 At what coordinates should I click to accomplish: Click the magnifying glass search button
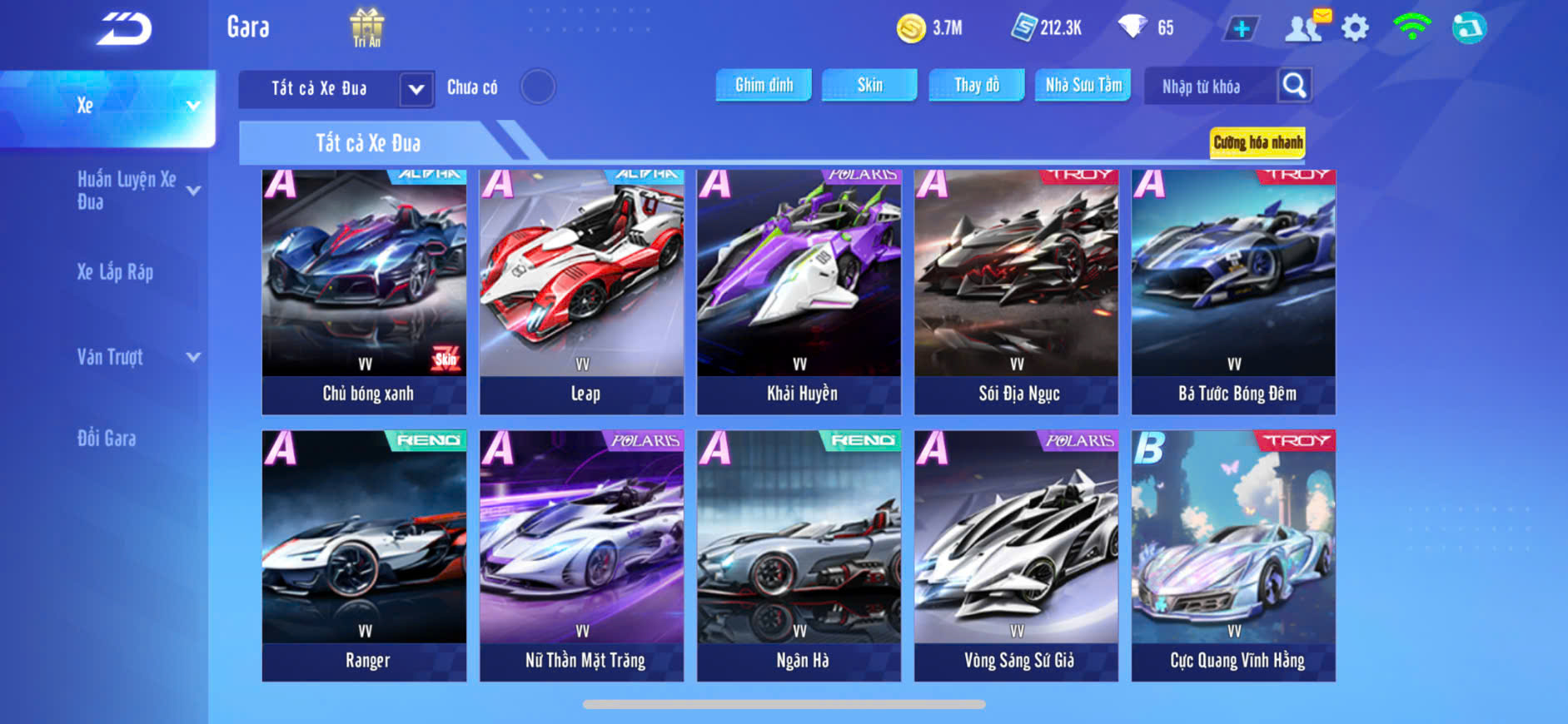click(x=1294, y=85)
